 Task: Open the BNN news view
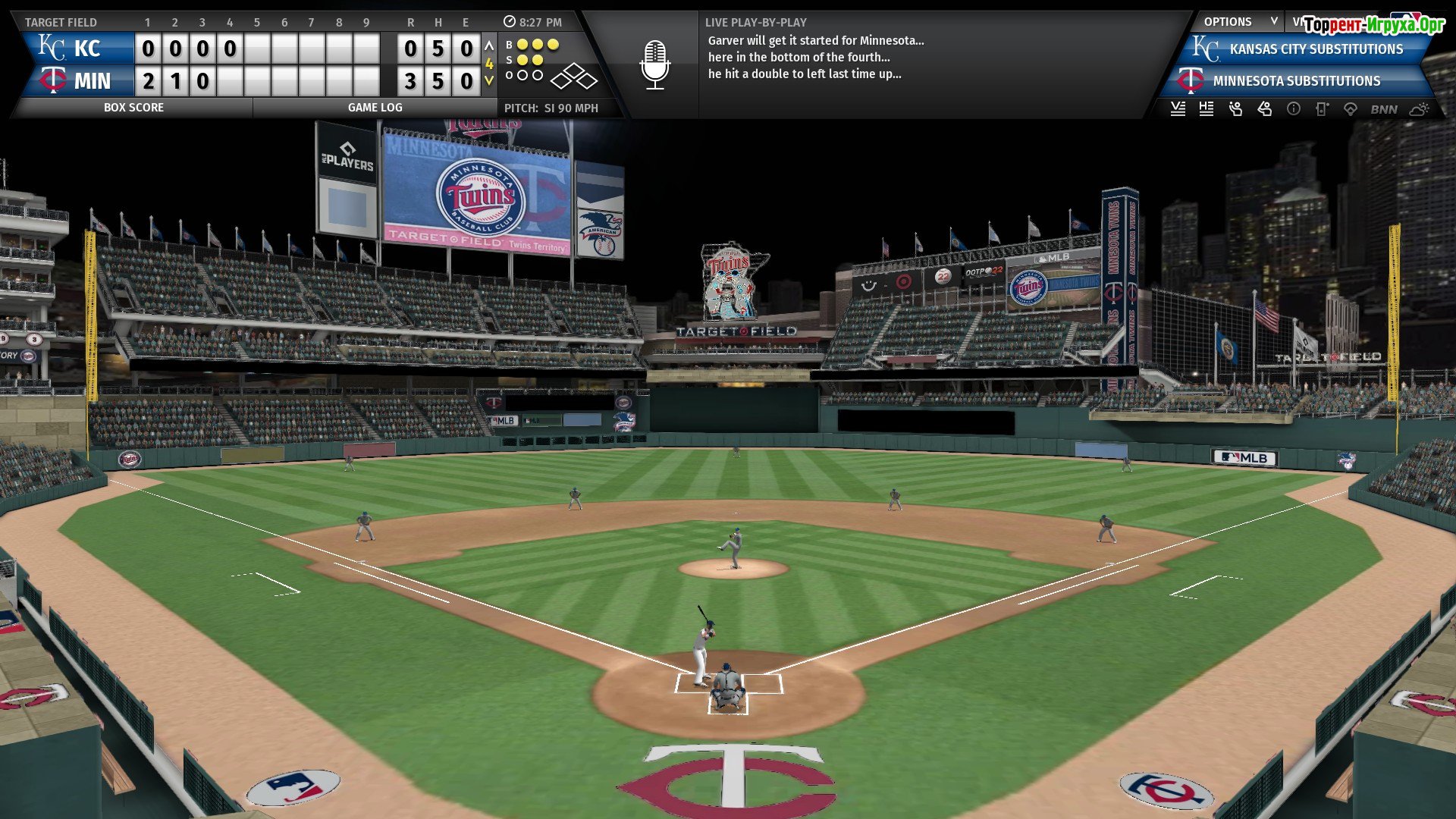tap(1384, 109)
